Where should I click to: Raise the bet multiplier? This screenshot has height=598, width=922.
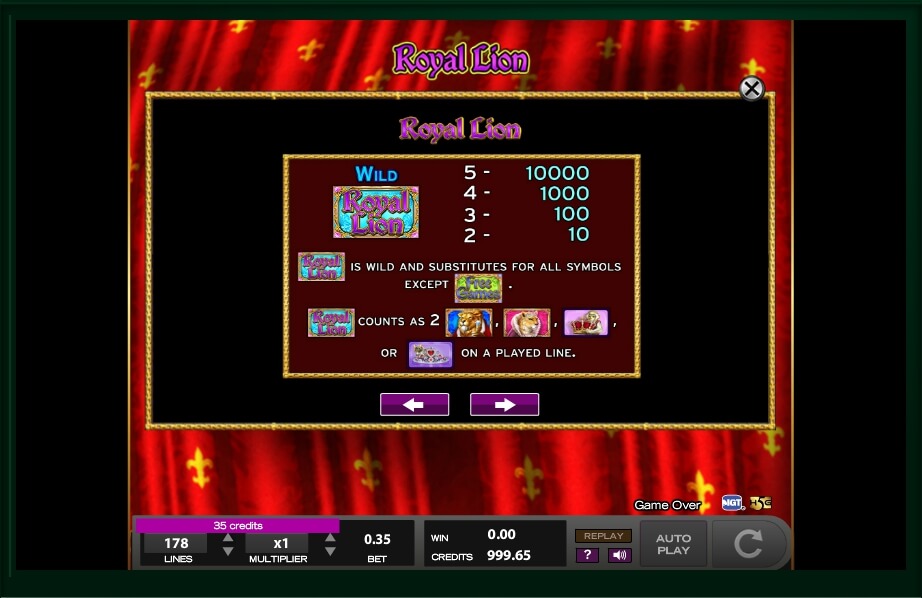[x=330, y=538]
